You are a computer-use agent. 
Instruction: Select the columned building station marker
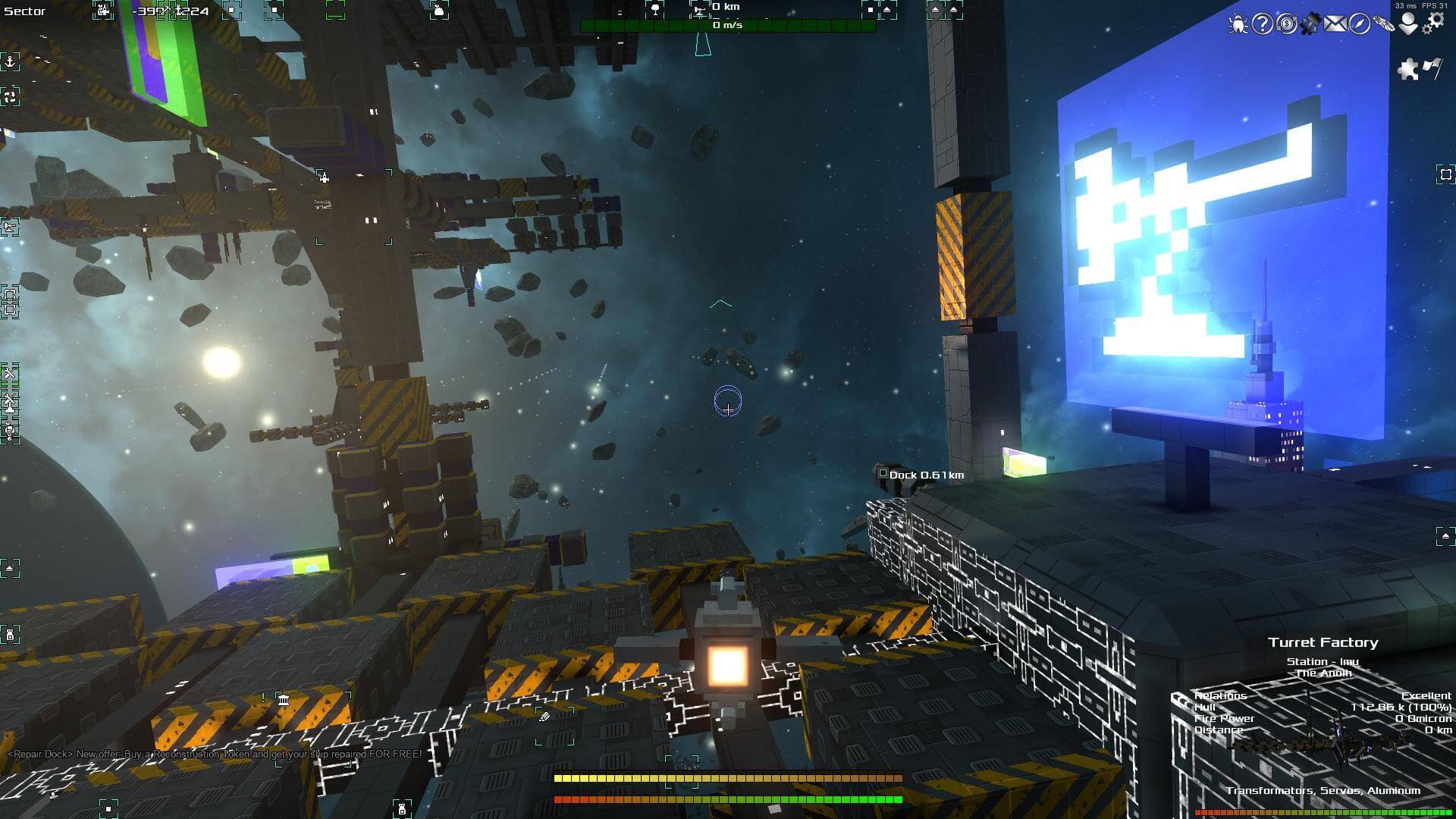(283, 699)
